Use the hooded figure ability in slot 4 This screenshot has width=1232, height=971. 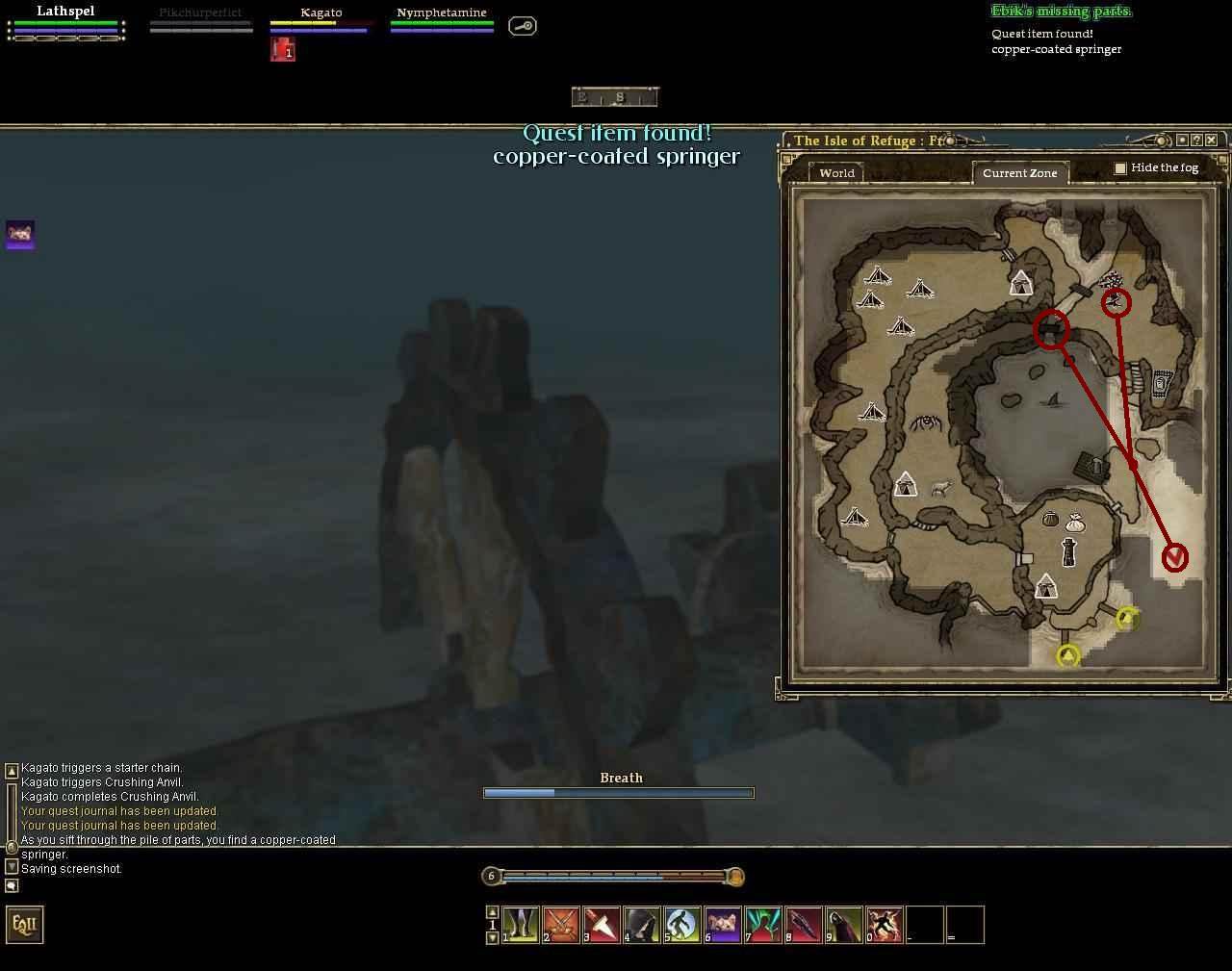coord(642,925)
